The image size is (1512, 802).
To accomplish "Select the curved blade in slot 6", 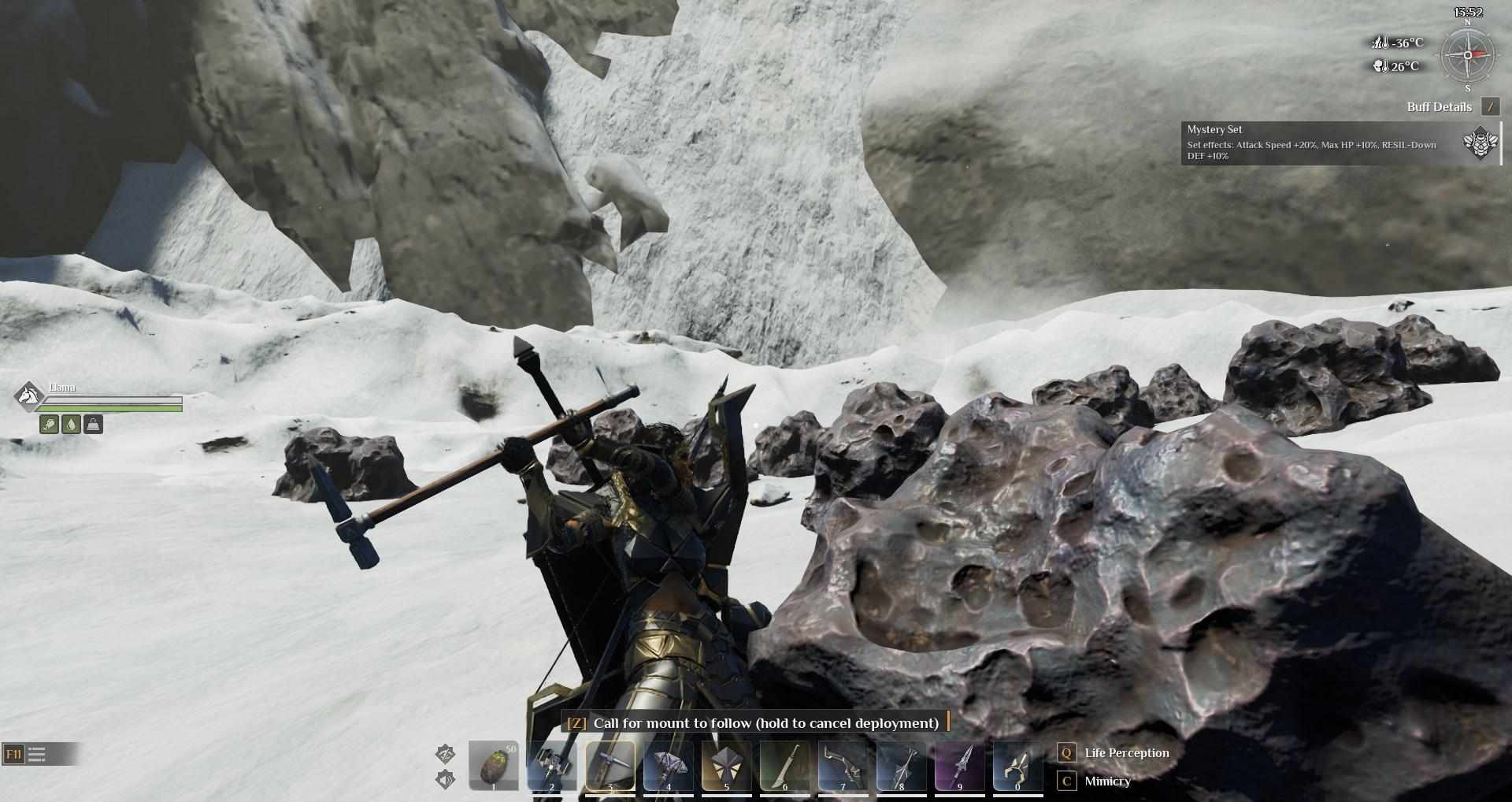I will point(784,765).
